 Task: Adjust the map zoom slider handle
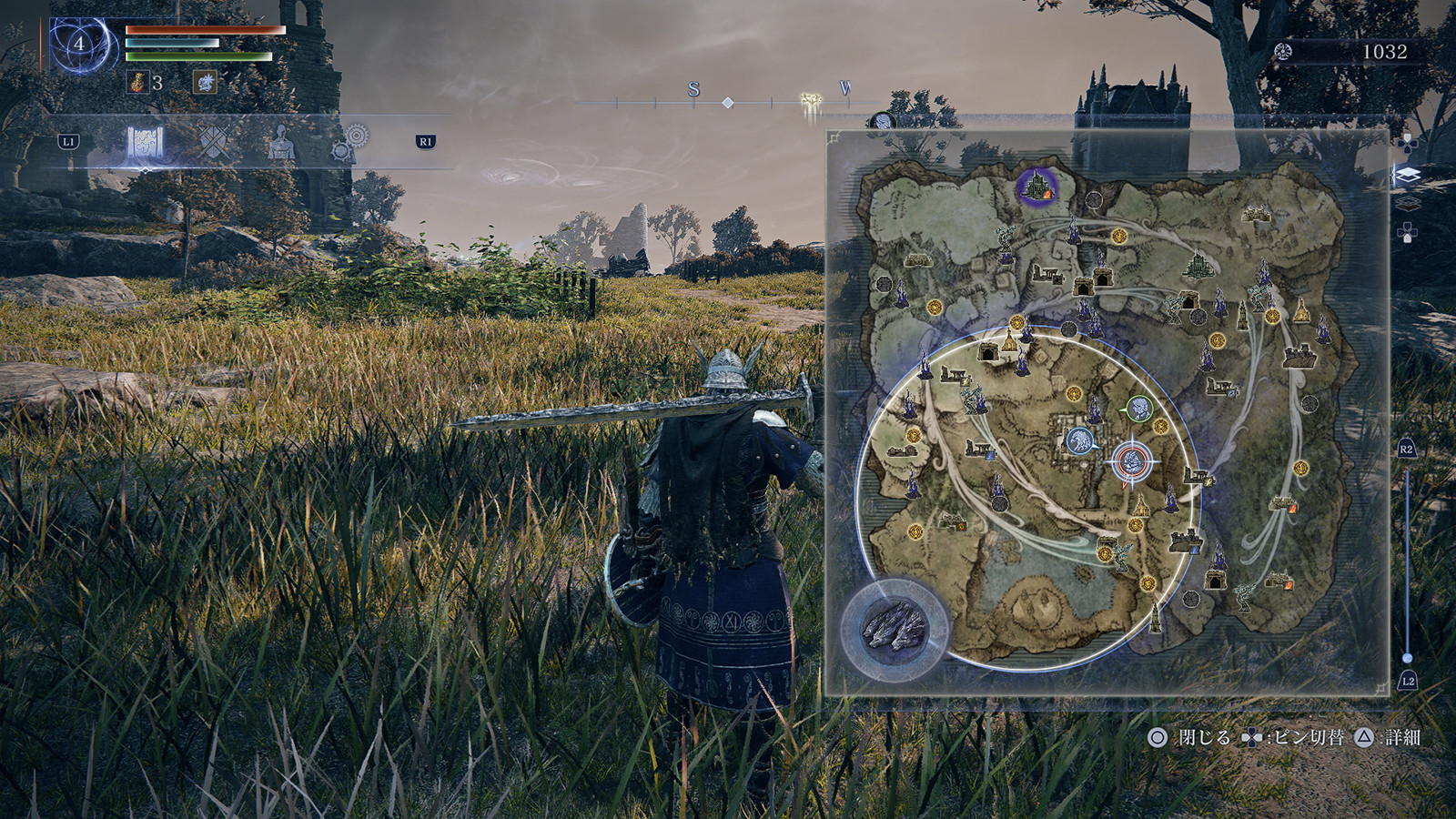coord(1407,657)
